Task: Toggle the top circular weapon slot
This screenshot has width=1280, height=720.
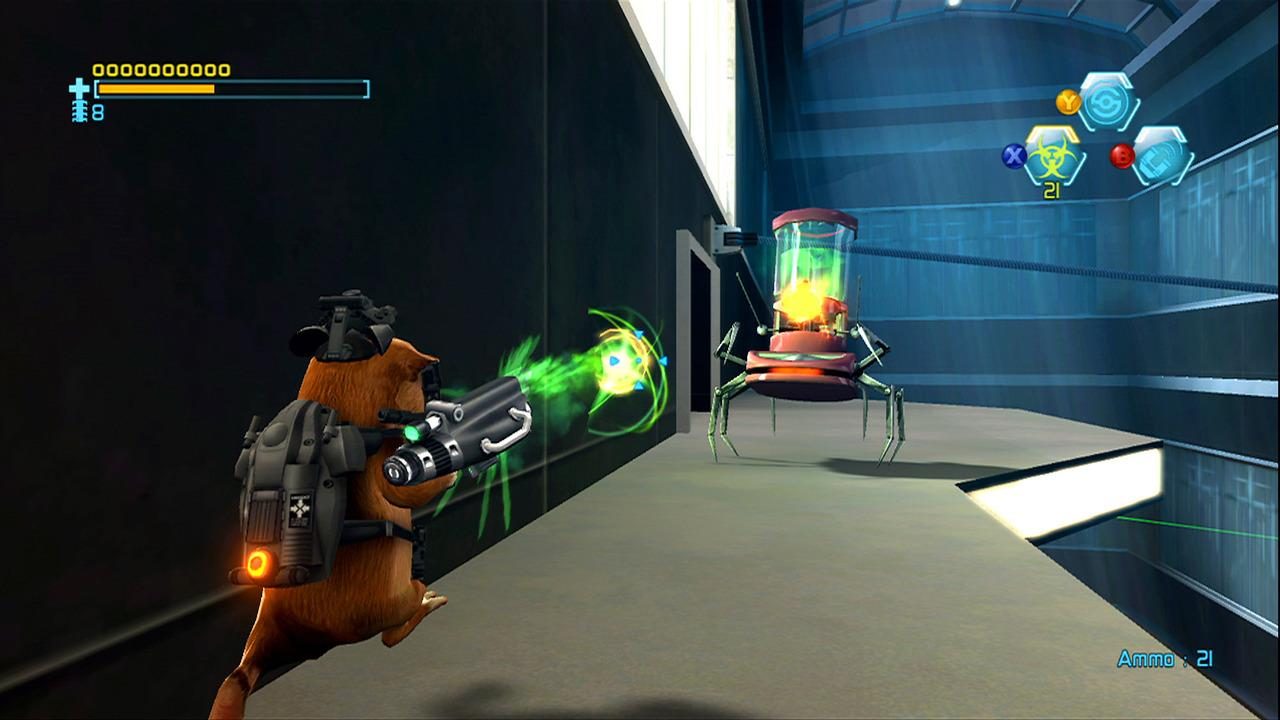Action: (1104, 102)
